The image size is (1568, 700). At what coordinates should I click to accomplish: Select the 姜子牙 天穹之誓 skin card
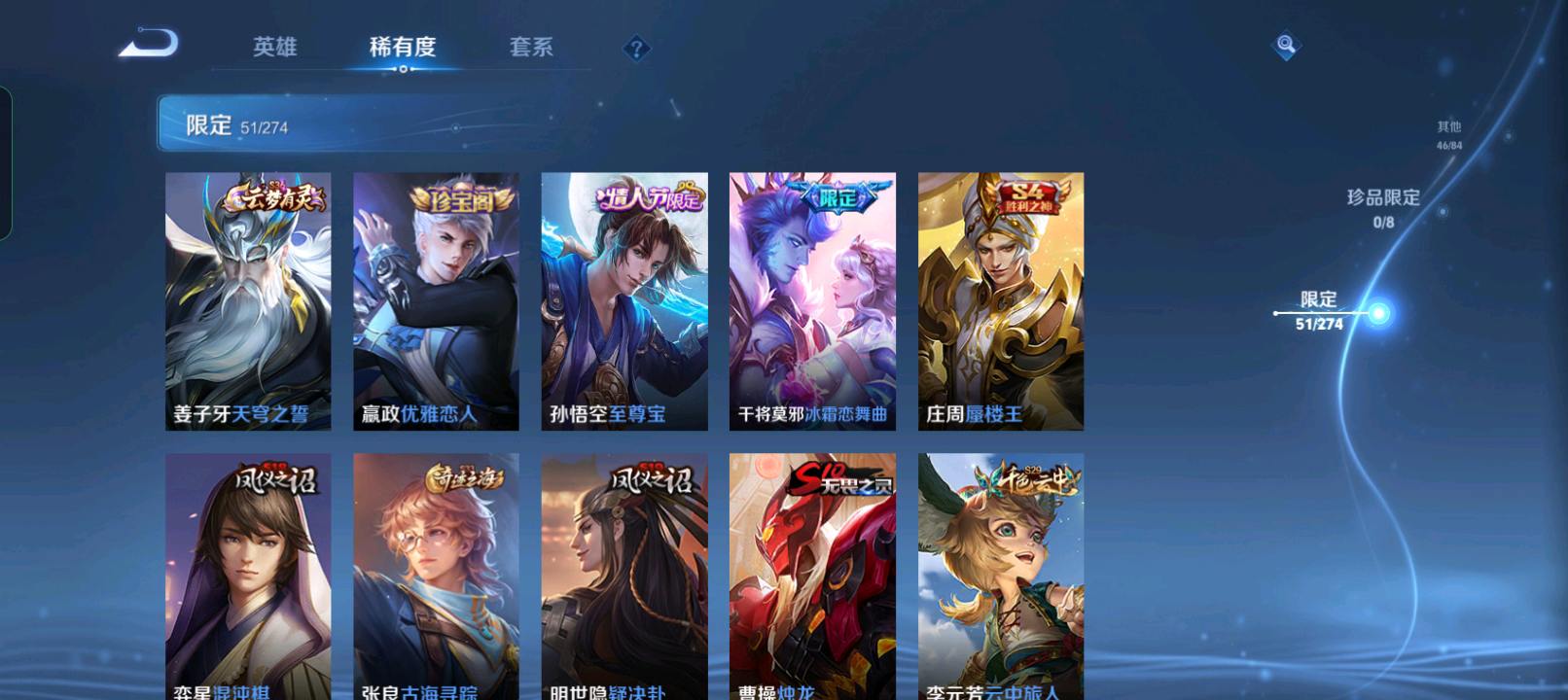[x=248, y=301]
